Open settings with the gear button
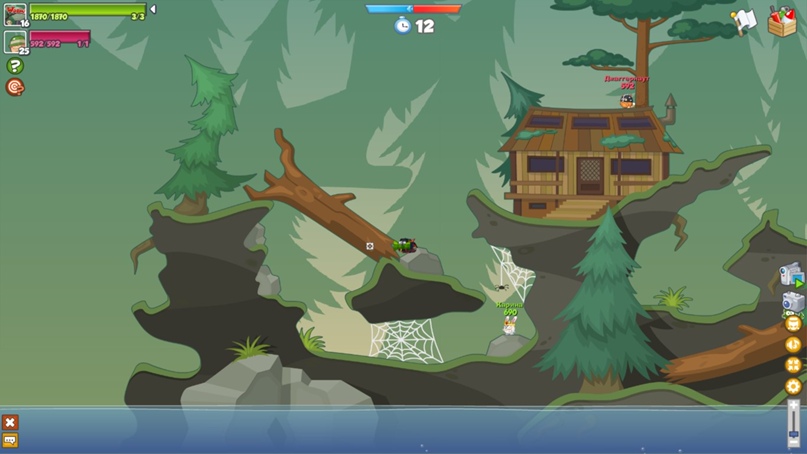 pyautogui.click(x=794, y=386)
